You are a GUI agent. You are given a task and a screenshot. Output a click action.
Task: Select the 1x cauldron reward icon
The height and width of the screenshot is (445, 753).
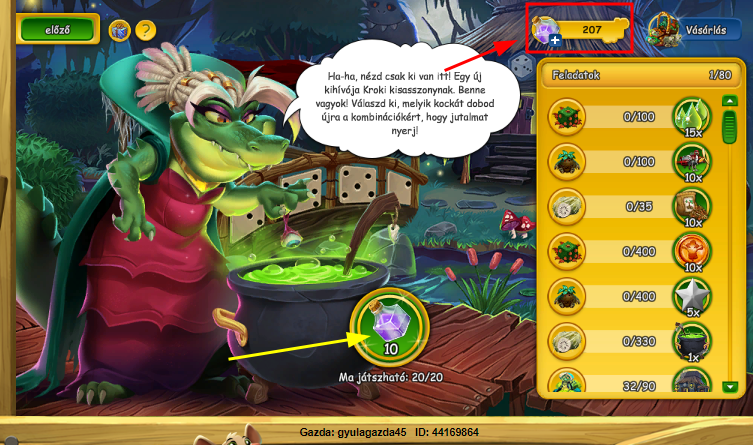[689, 342]
